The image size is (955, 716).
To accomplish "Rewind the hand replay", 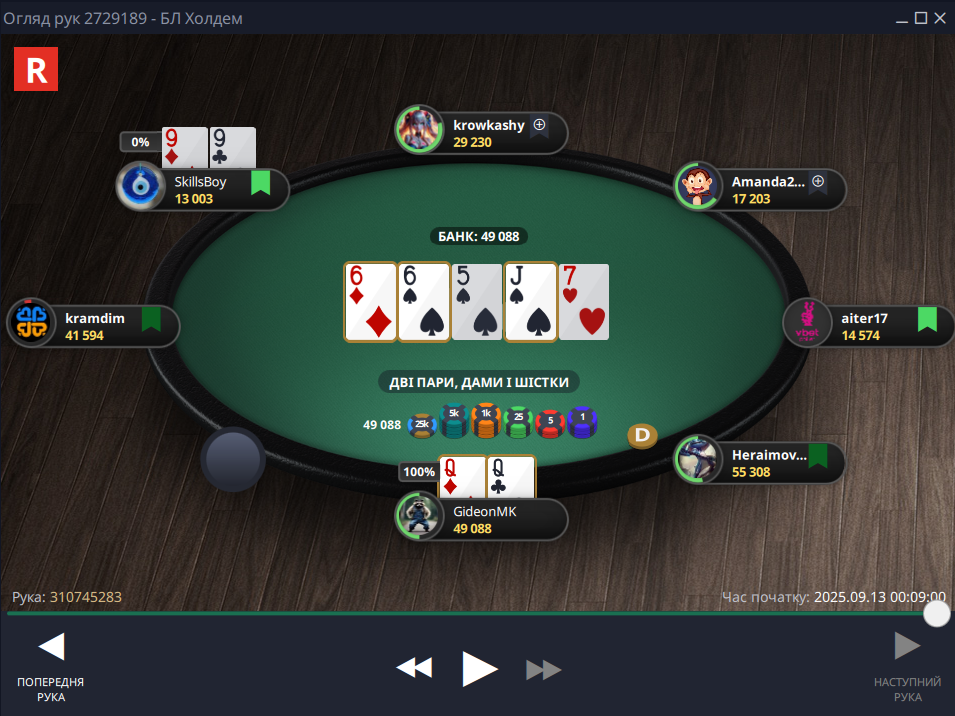I will 414,668.
